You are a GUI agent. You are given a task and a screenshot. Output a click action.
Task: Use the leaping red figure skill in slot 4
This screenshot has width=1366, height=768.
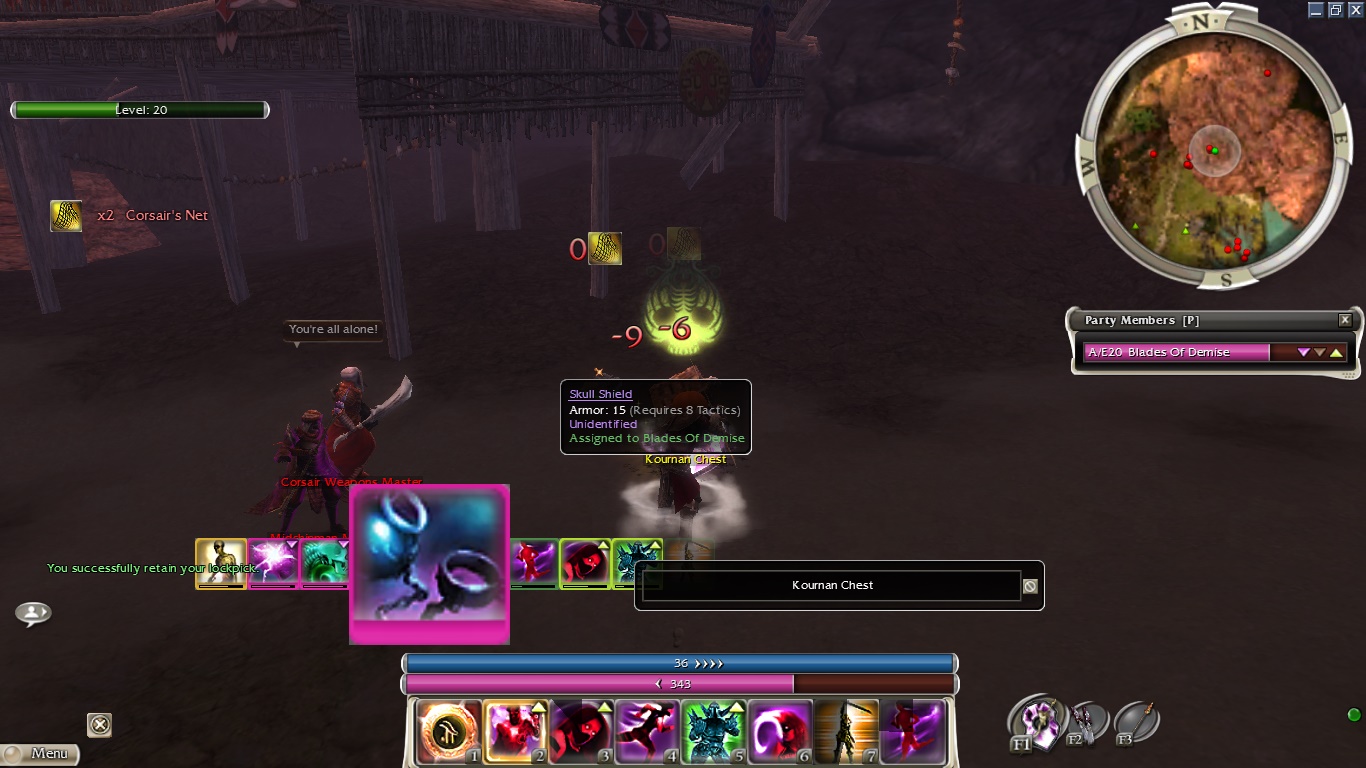[647, 731]
